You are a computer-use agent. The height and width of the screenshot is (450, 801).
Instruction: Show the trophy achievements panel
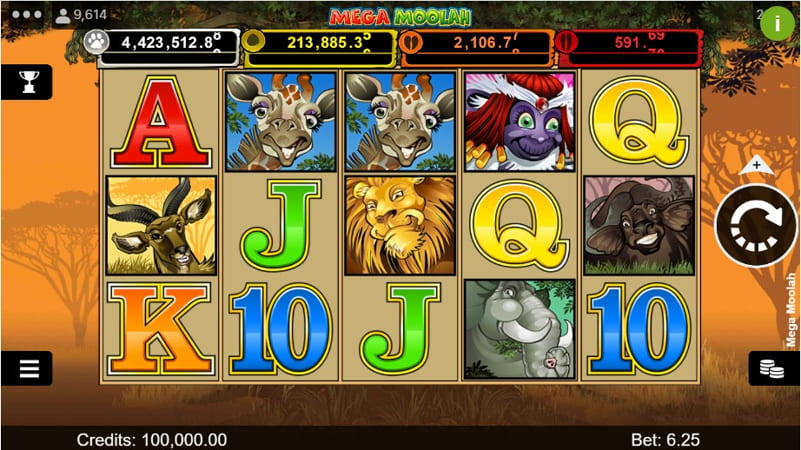click(26, 82)
